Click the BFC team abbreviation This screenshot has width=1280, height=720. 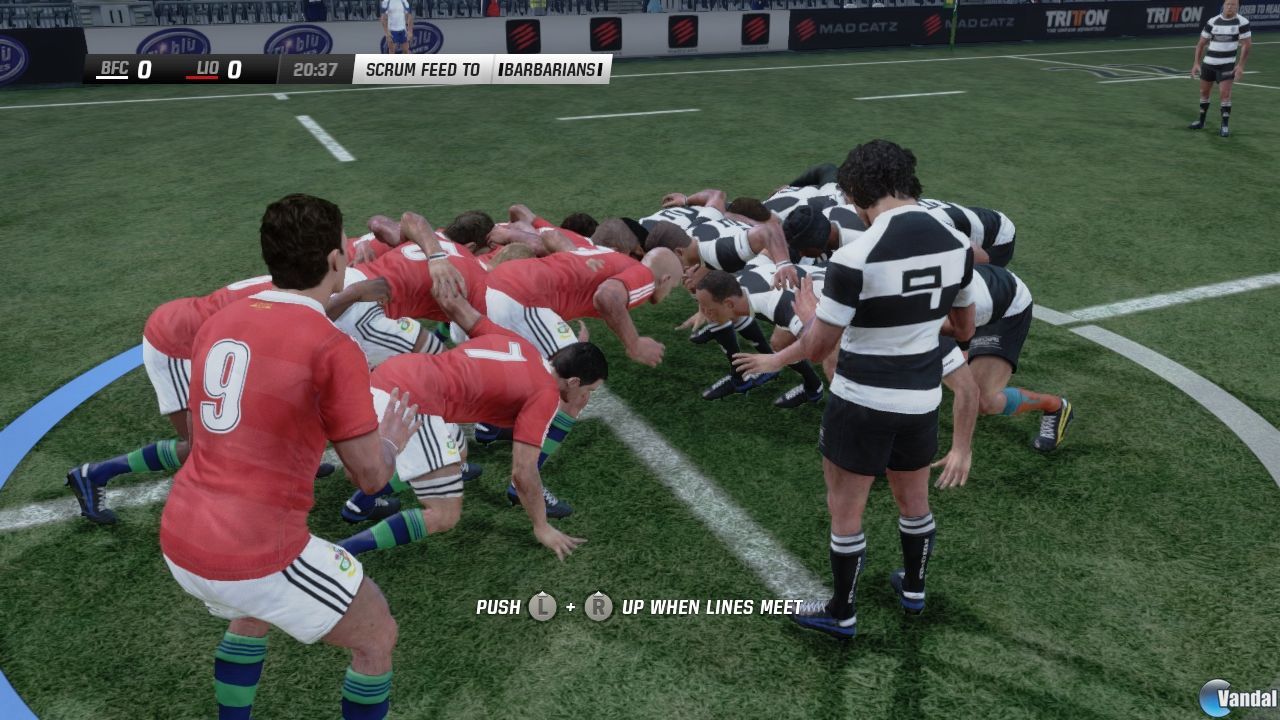[x=114, y=69]
